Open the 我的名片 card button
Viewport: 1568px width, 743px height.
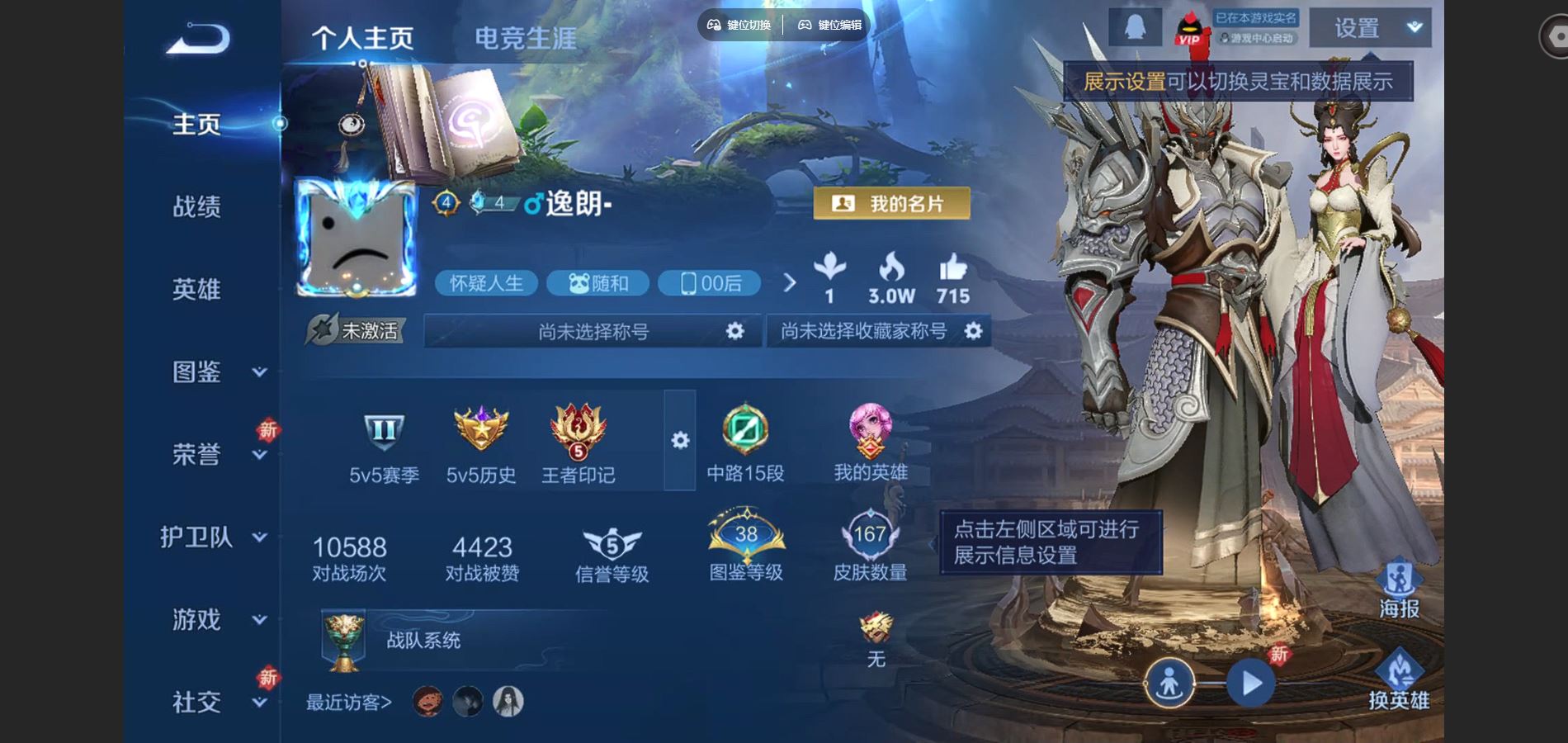pyautogui.click(x=891, y=204)
